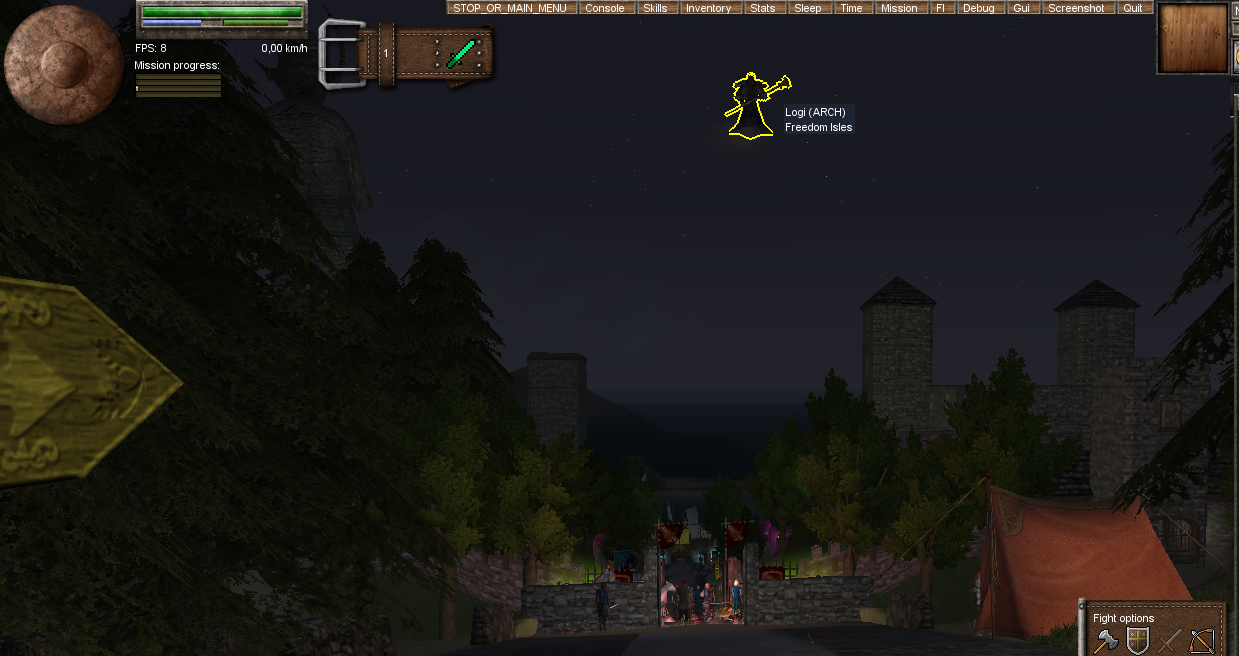1239x656 pixels.
Task: View the Stats panel
Action: click(x=762, y=8)
